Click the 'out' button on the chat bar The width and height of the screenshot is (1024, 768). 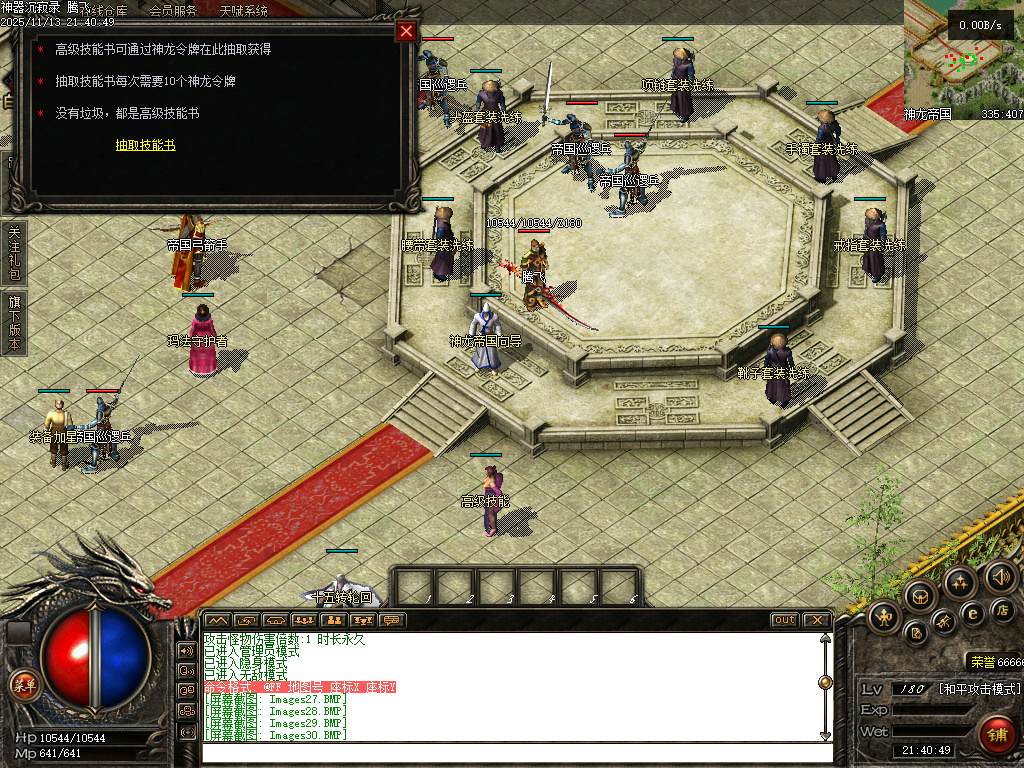click(785, 620)
